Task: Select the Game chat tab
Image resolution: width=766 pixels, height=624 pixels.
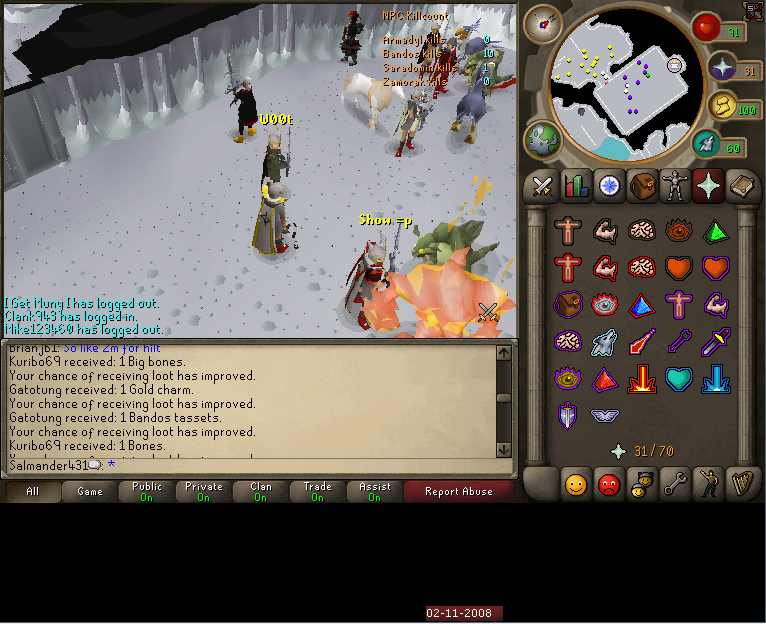Action: pos(90,491)
